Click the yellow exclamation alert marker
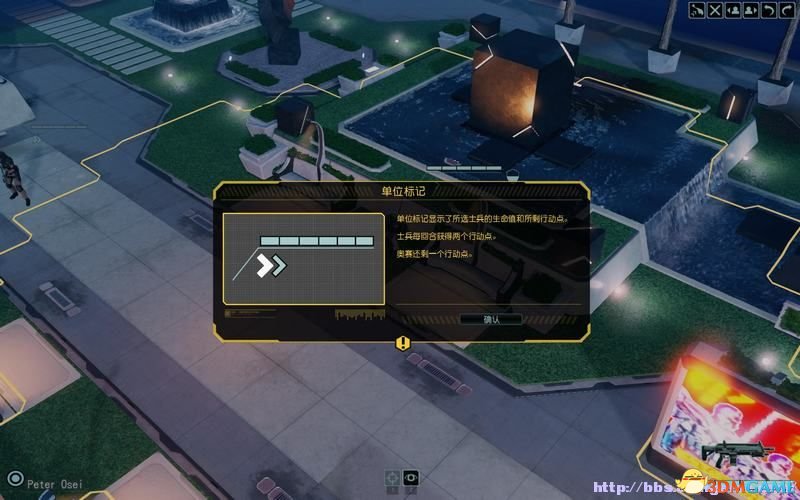The image size is (800, 500). pos(402,343)
